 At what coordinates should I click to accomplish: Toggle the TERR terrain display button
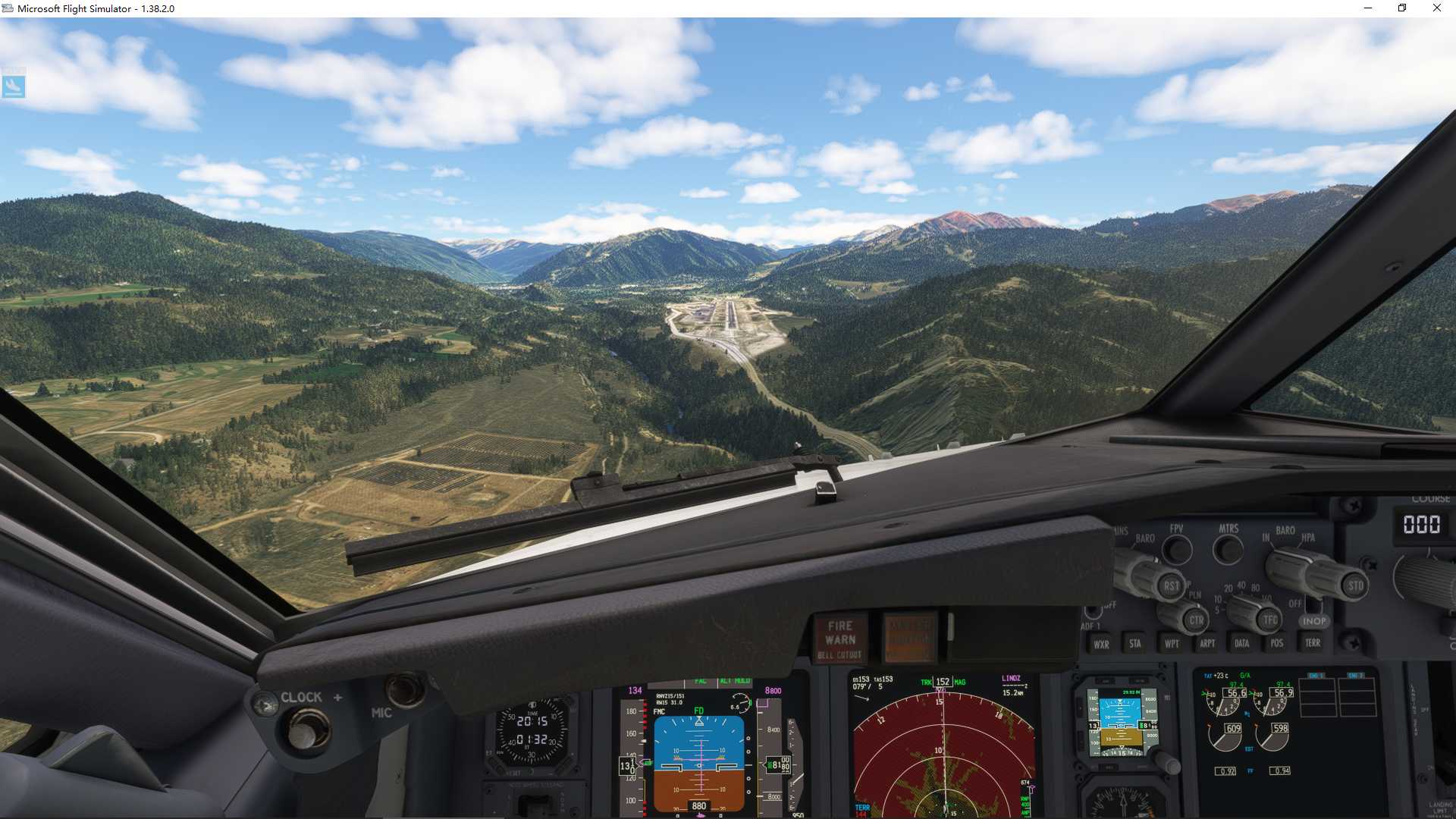1313,642
